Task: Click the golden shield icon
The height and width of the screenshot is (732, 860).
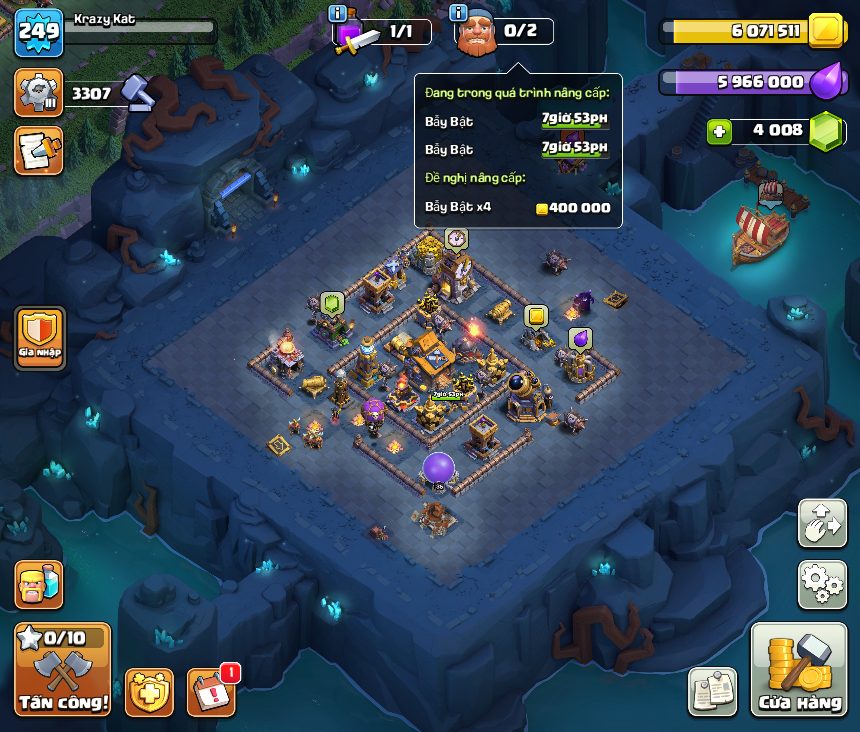Action: pyautogui.click(x=149, y=691)
